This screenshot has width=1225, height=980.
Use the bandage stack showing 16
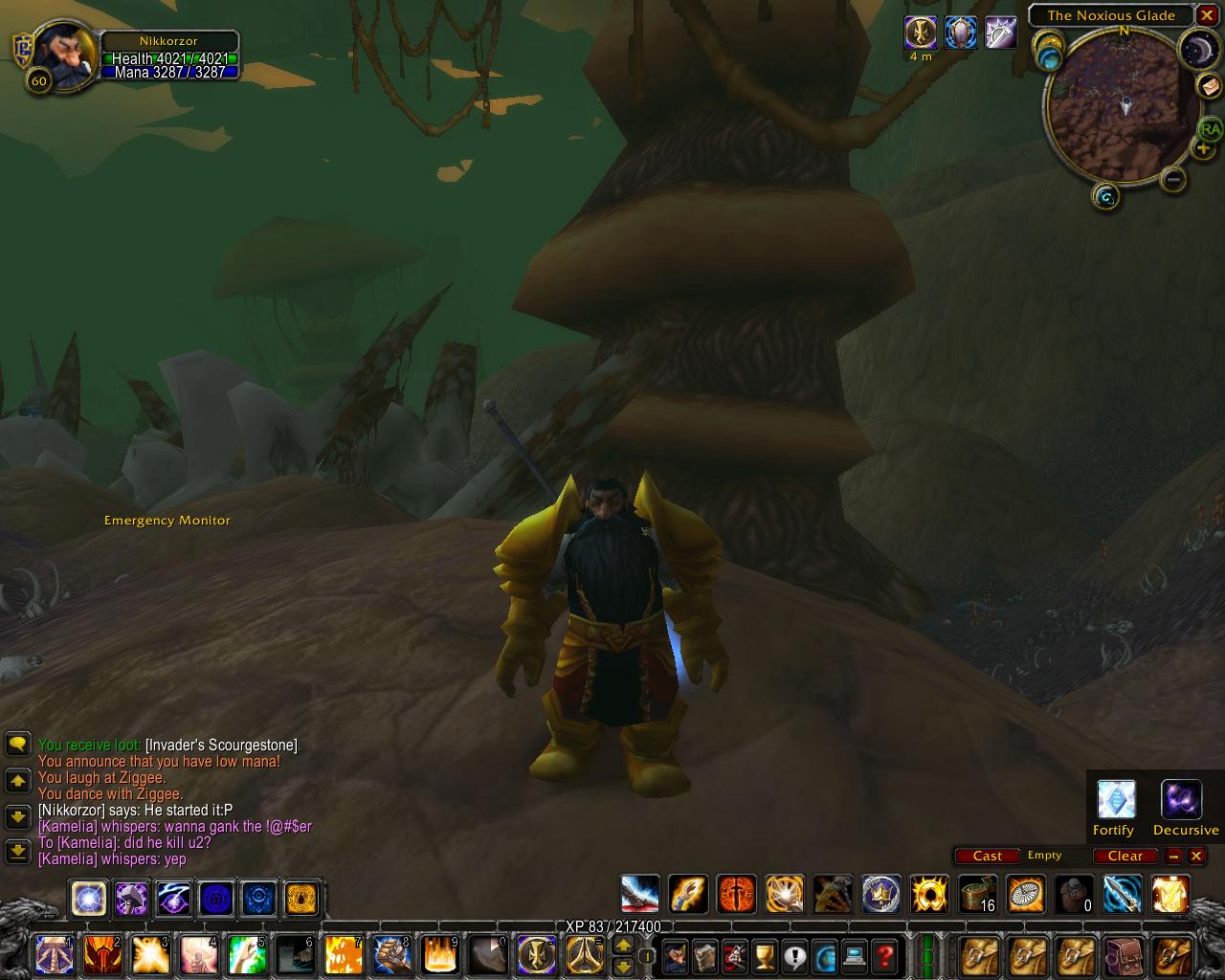point(977,894)
